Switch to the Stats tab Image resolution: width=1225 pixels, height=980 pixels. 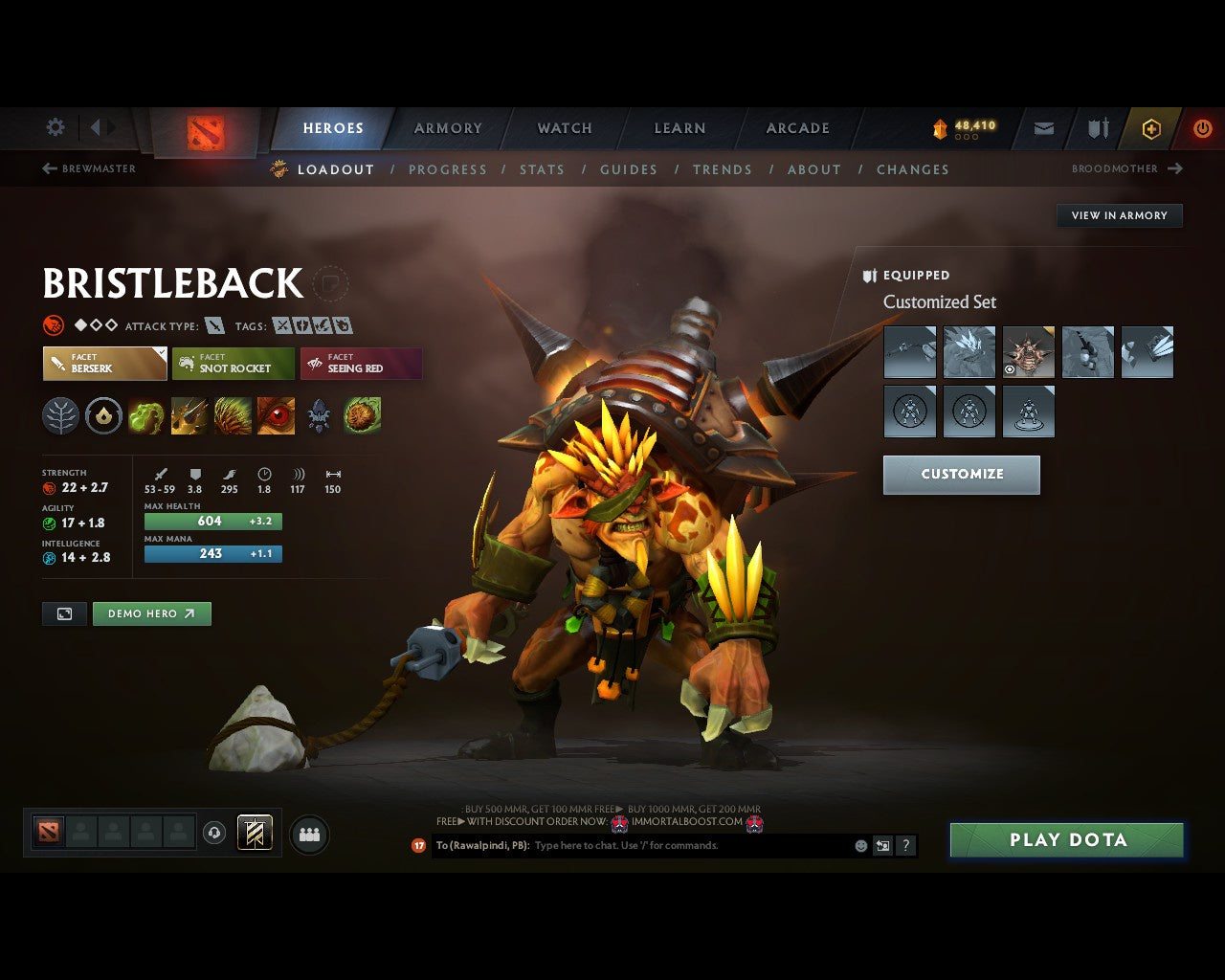(x=542, y=169)
